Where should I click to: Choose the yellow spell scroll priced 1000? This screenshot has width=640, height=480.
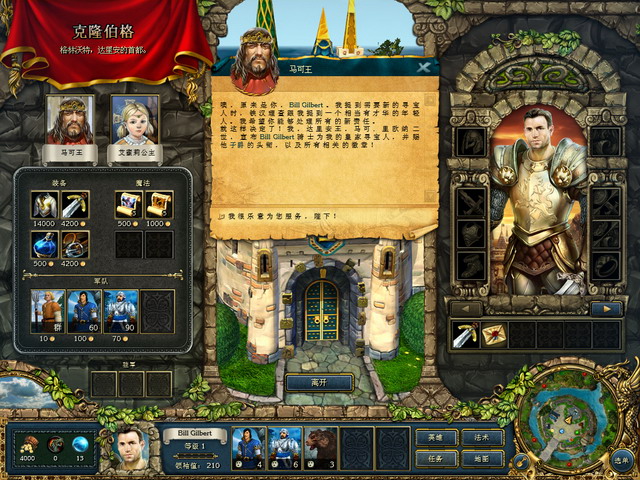158,205
